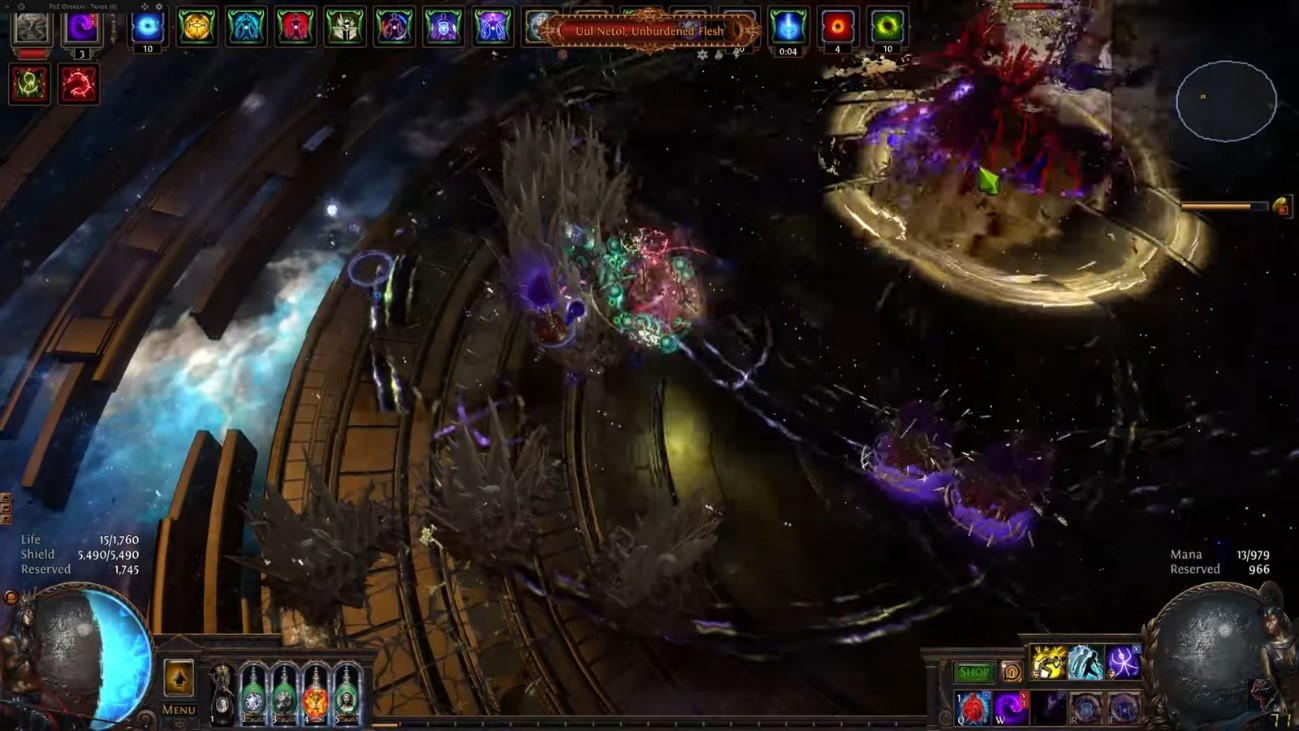Click the red buff icon showing 4 charges

[x=838, y=25]
